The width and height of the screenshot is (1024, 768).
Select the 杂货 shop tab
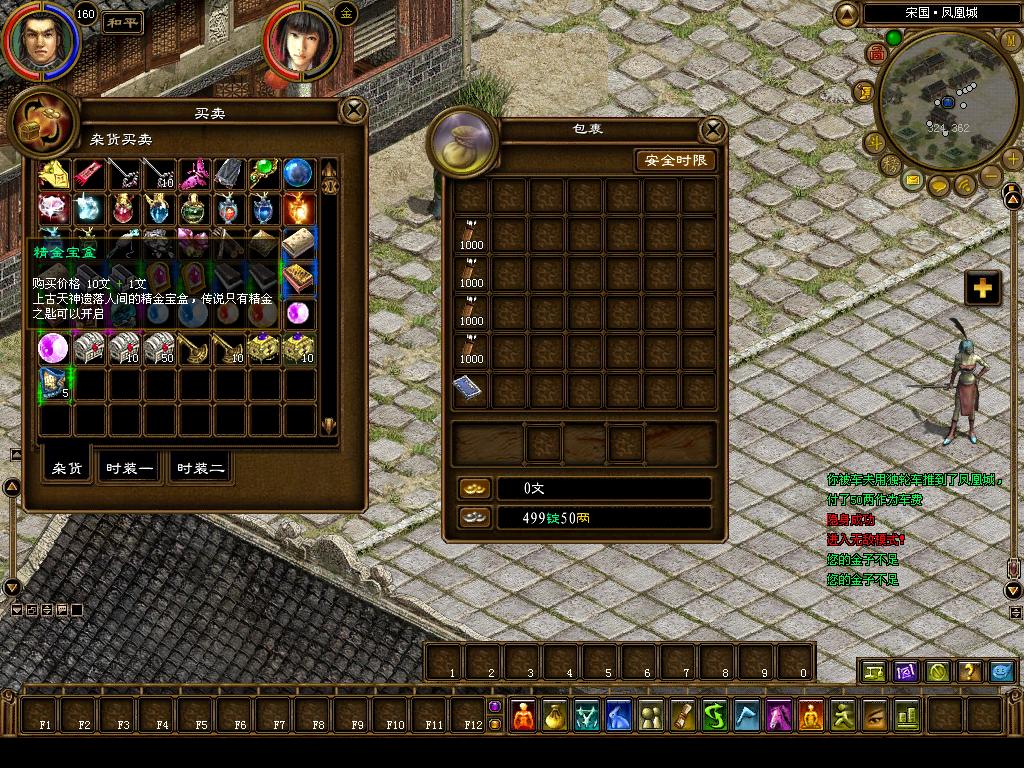coord(68,468)
